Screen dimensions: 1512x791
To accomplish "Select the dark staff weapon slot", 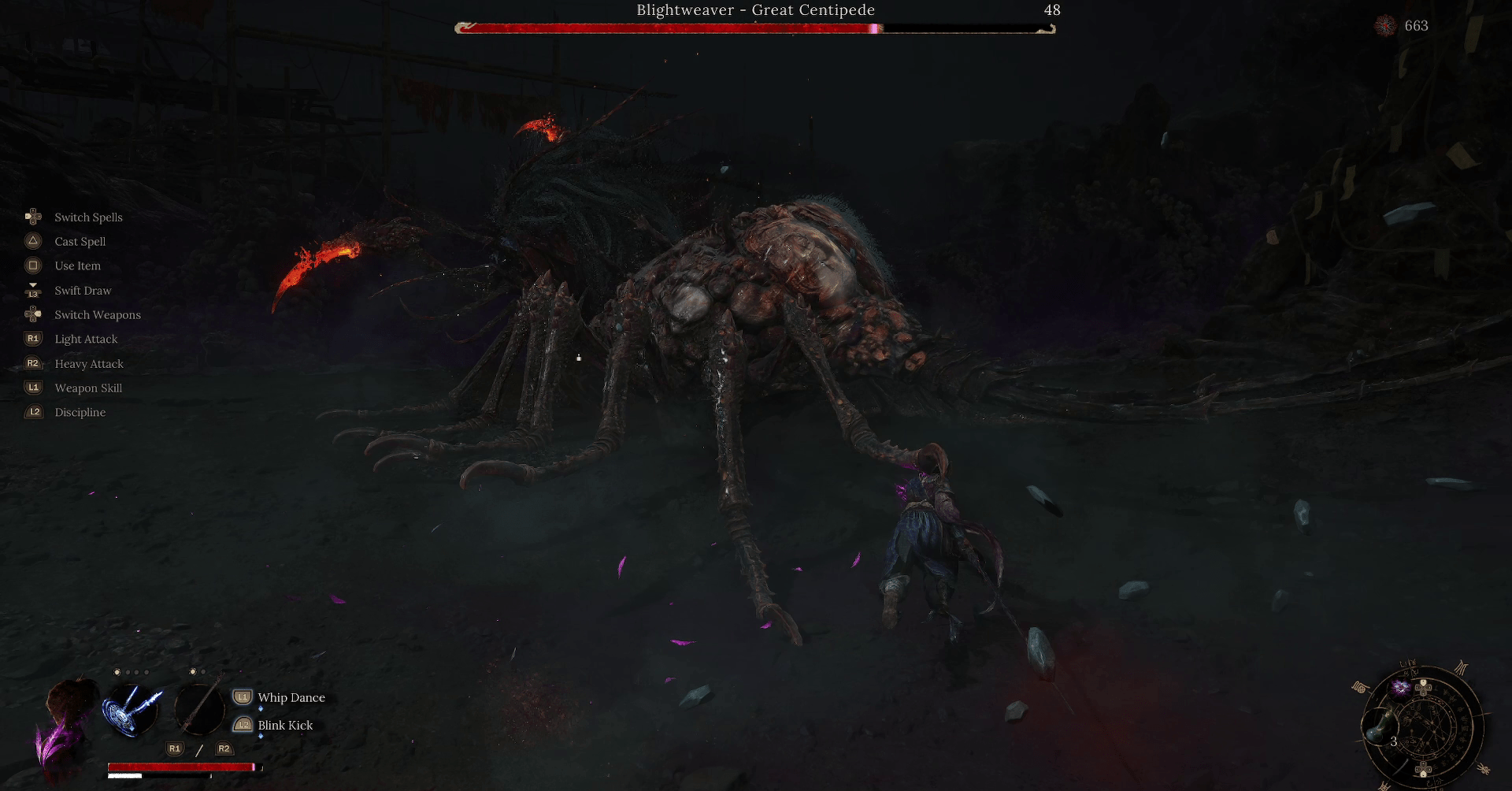I will 198,708.
